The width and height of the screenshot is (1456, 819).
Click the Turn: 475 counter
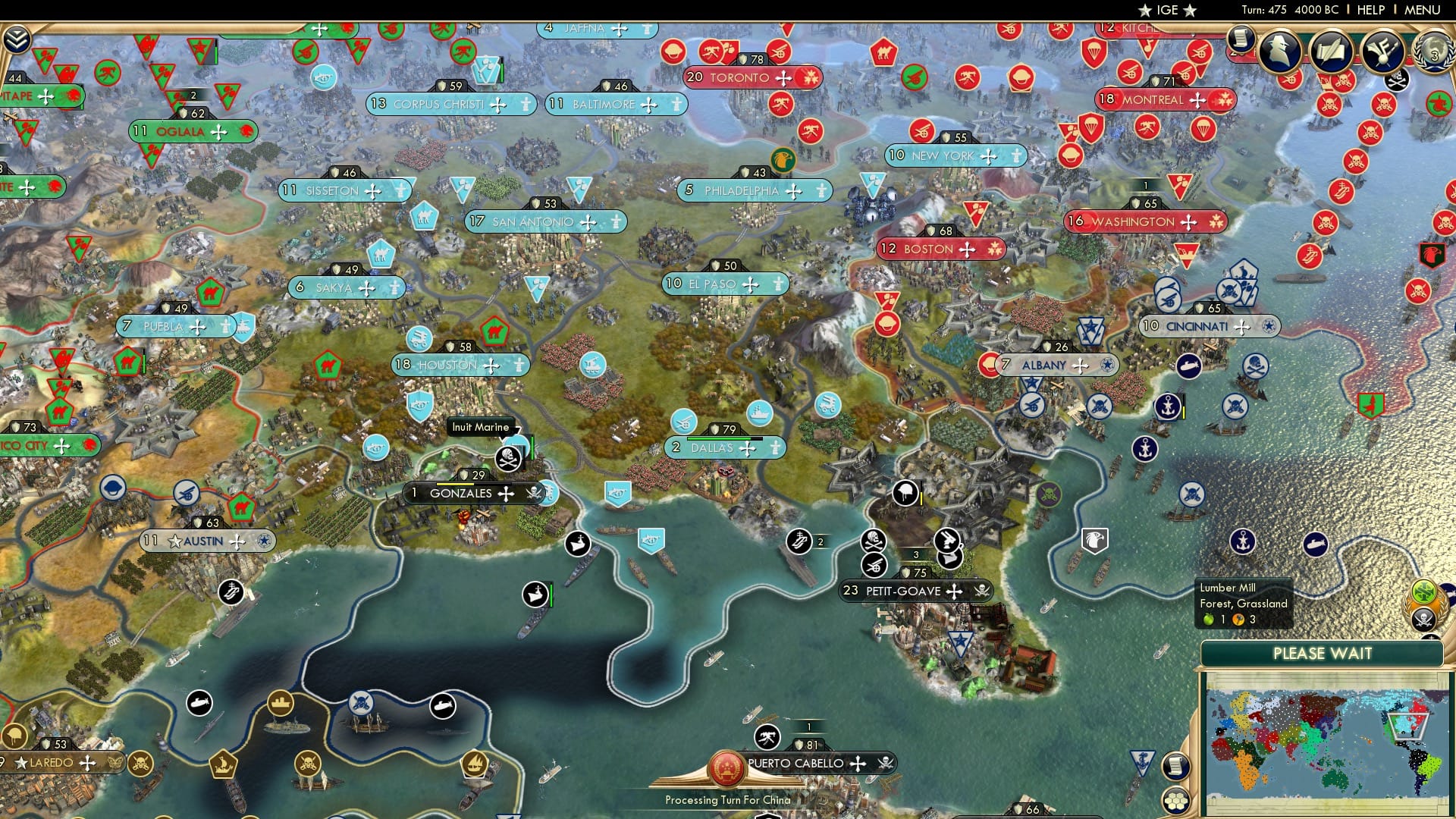pos(1263,10)
